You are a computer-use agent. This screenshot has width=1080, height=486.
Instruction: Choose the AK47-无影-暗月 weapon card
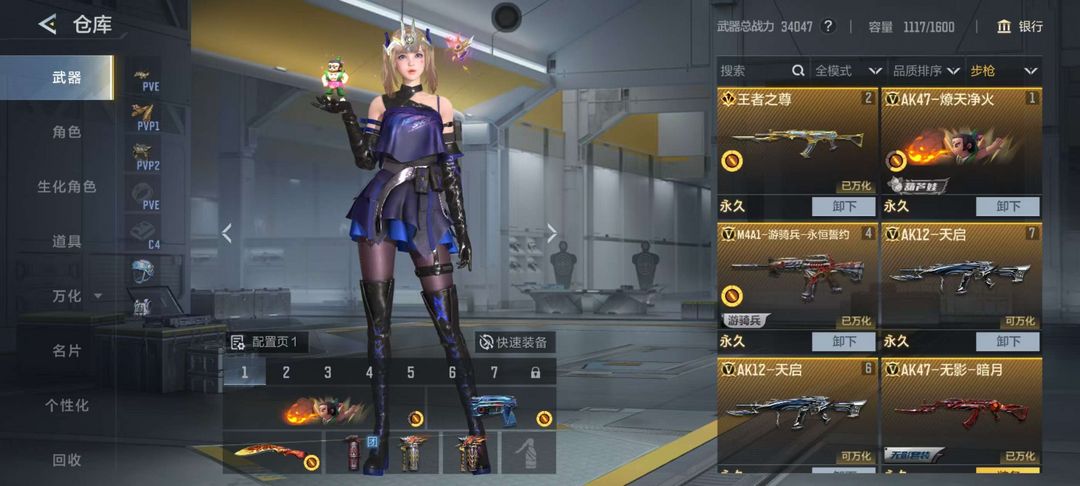coord(961,411)
